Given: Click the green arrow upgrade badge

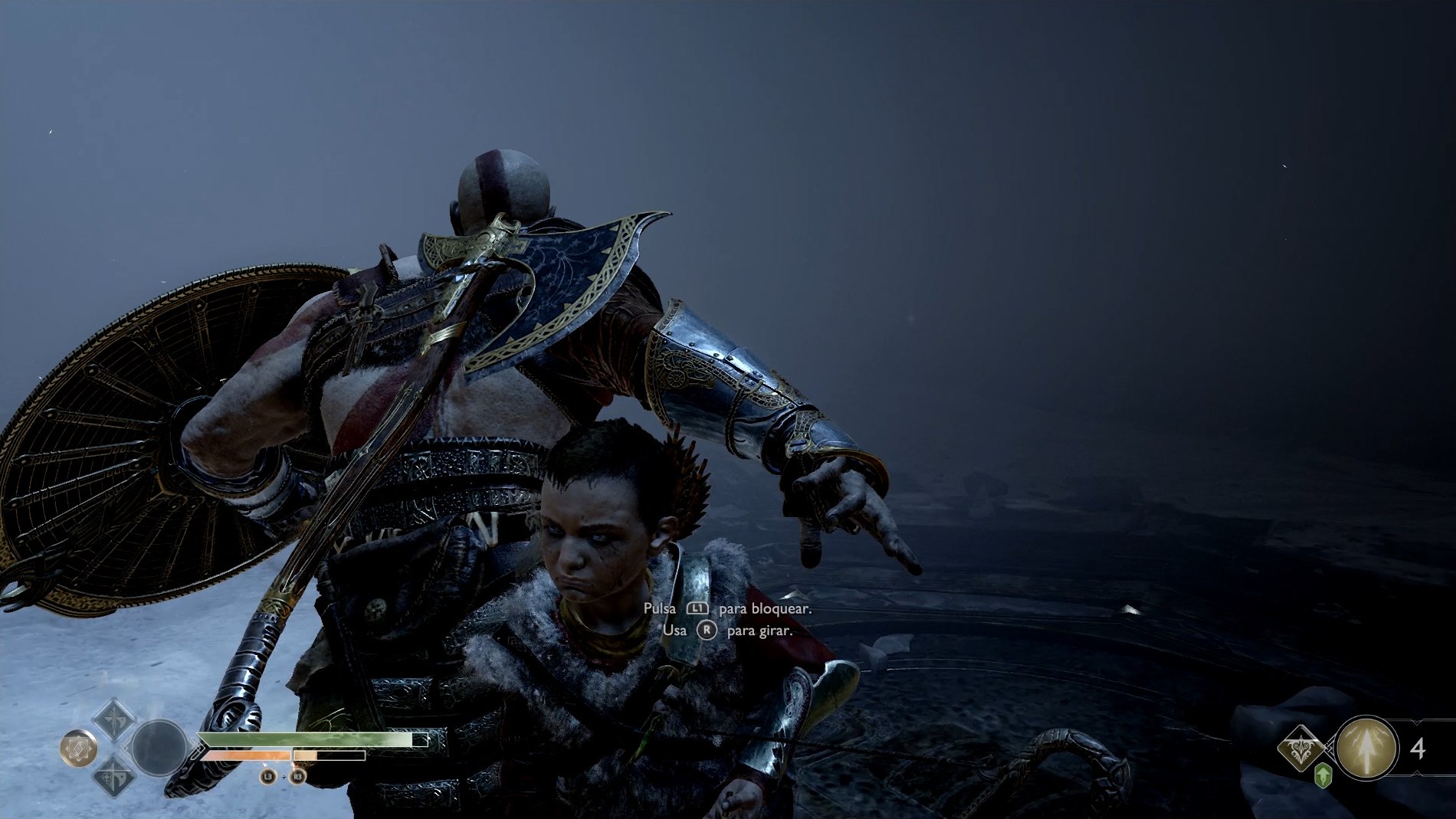Looking at the screenshot, I should (1323, 775).
